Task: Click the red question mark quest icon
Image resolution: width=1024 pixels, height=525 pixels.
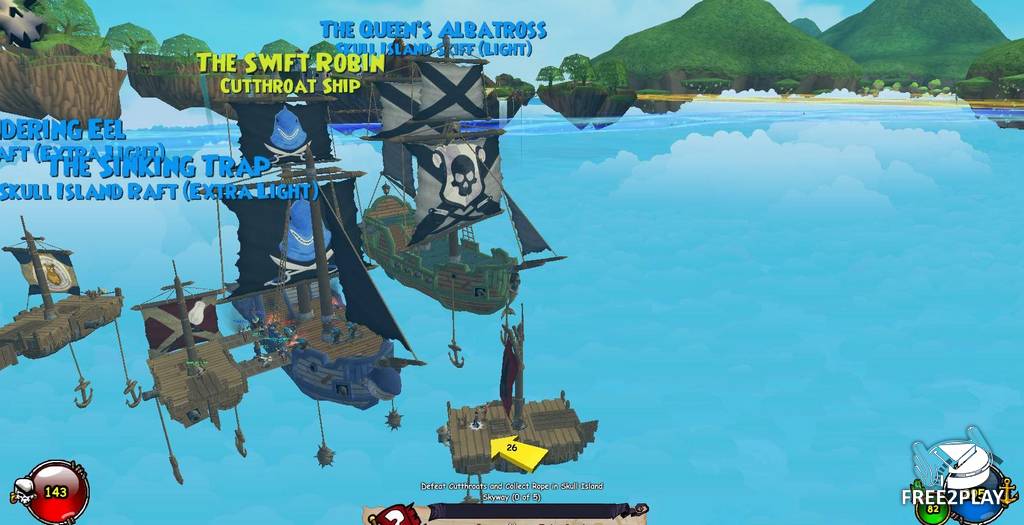Action: [x=397, y=515]
